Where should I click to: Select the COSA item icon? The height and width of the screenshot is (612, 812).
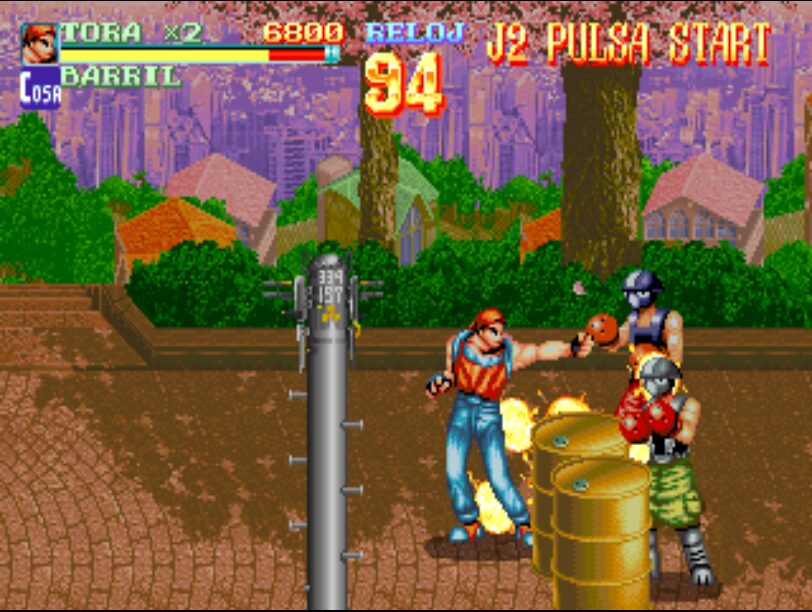[x=40, y=88]
